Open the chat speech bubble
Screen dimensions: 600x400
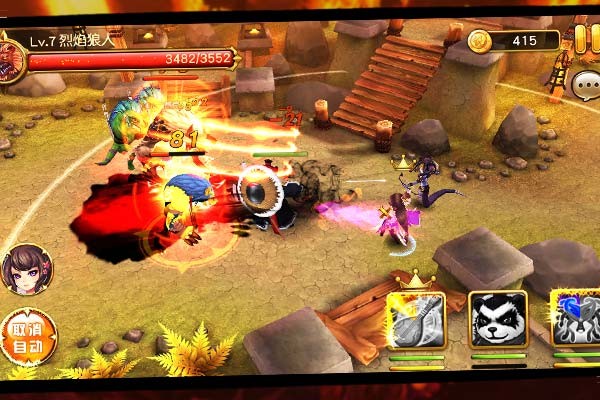(586, 85)
